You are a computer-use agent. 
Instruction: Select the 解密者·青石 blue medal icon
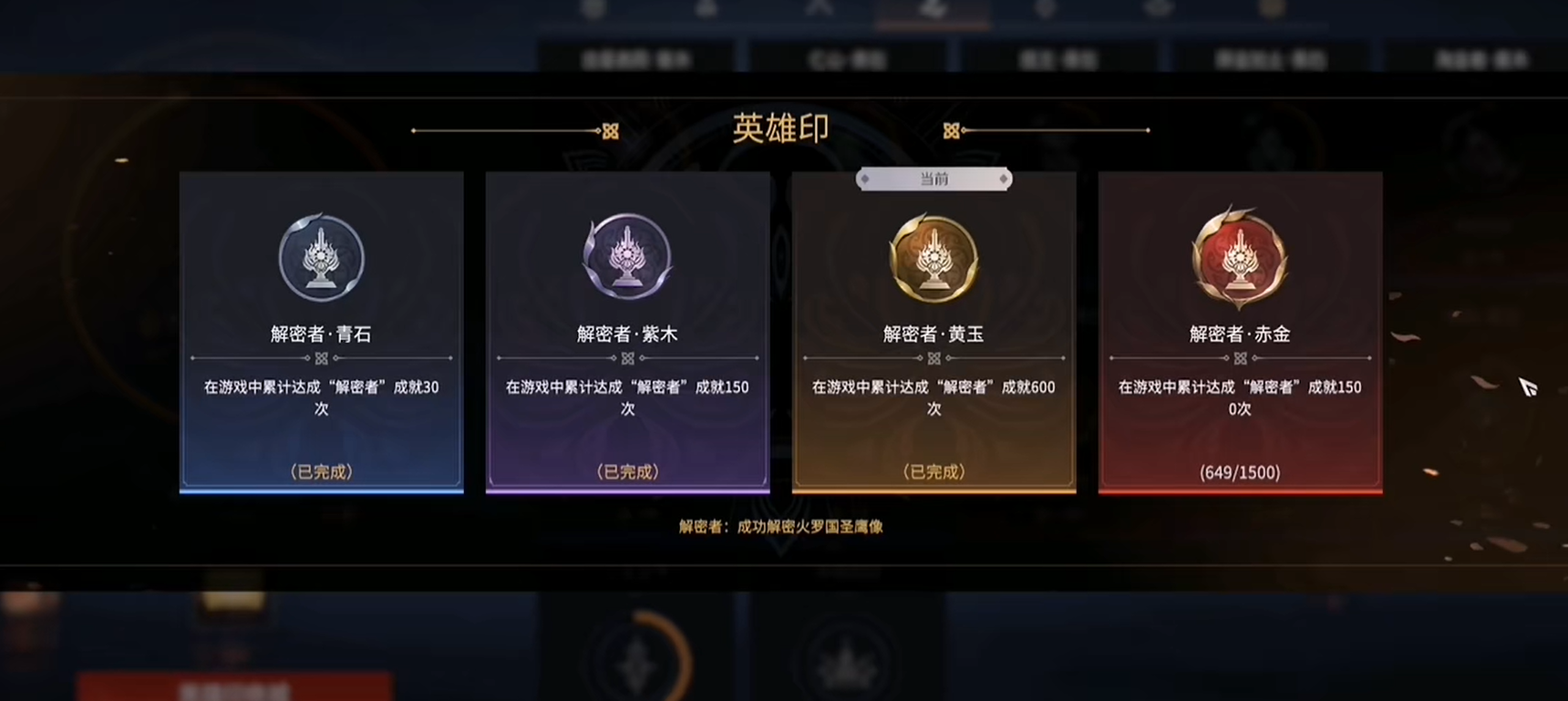coord(321,258)
